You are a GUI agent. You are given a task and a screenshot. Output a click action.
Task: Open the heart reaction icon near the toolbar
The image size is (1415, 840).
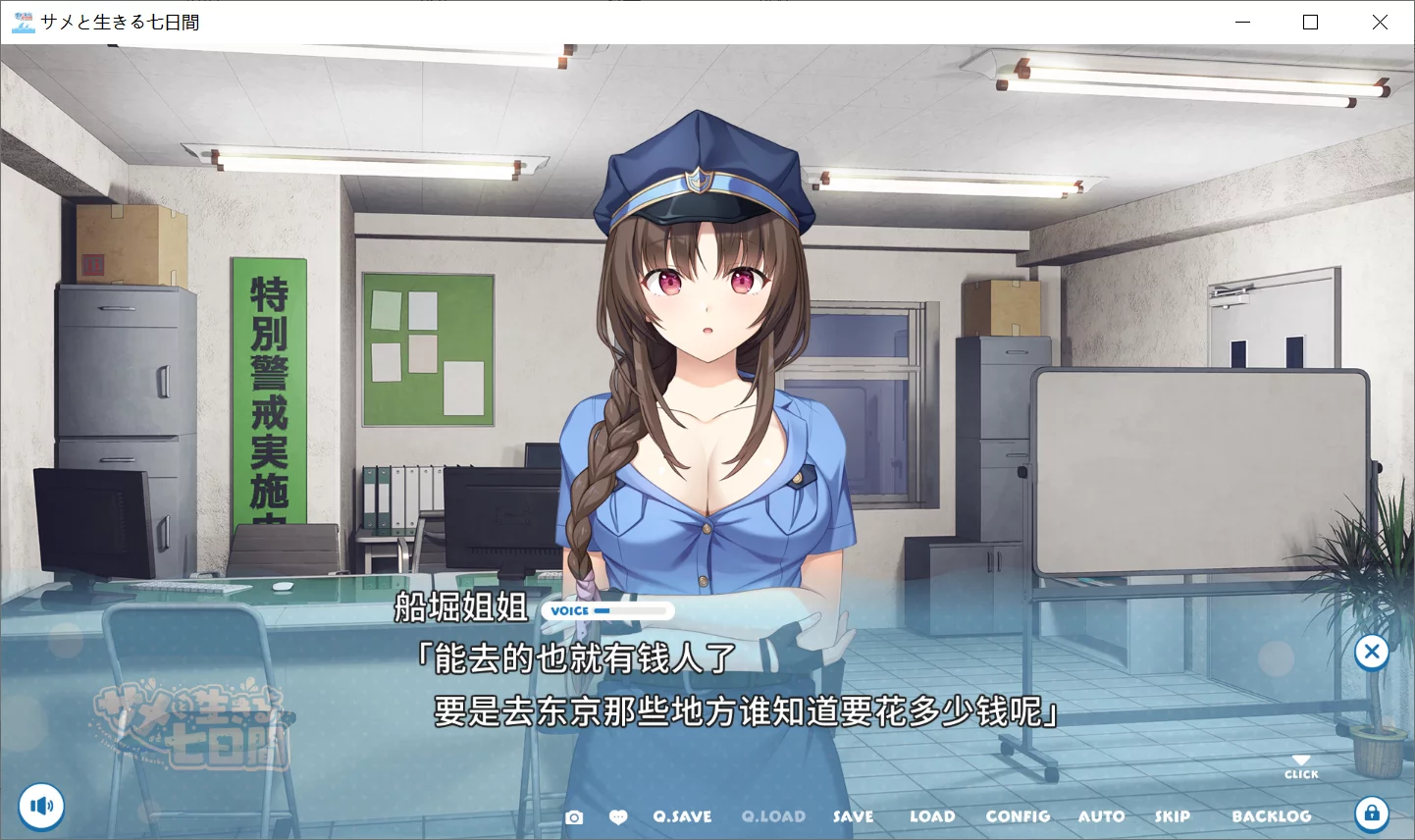618,815
